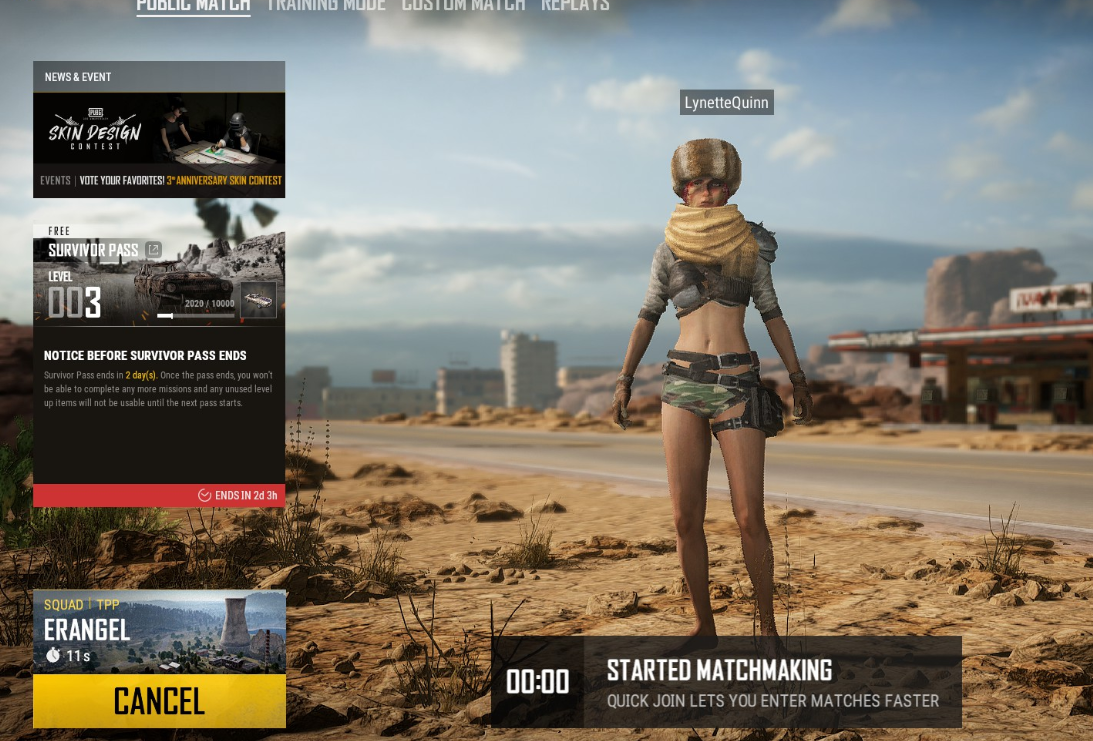View the Survivor Pass car reward thumbnail

click(x=258, y=300)
